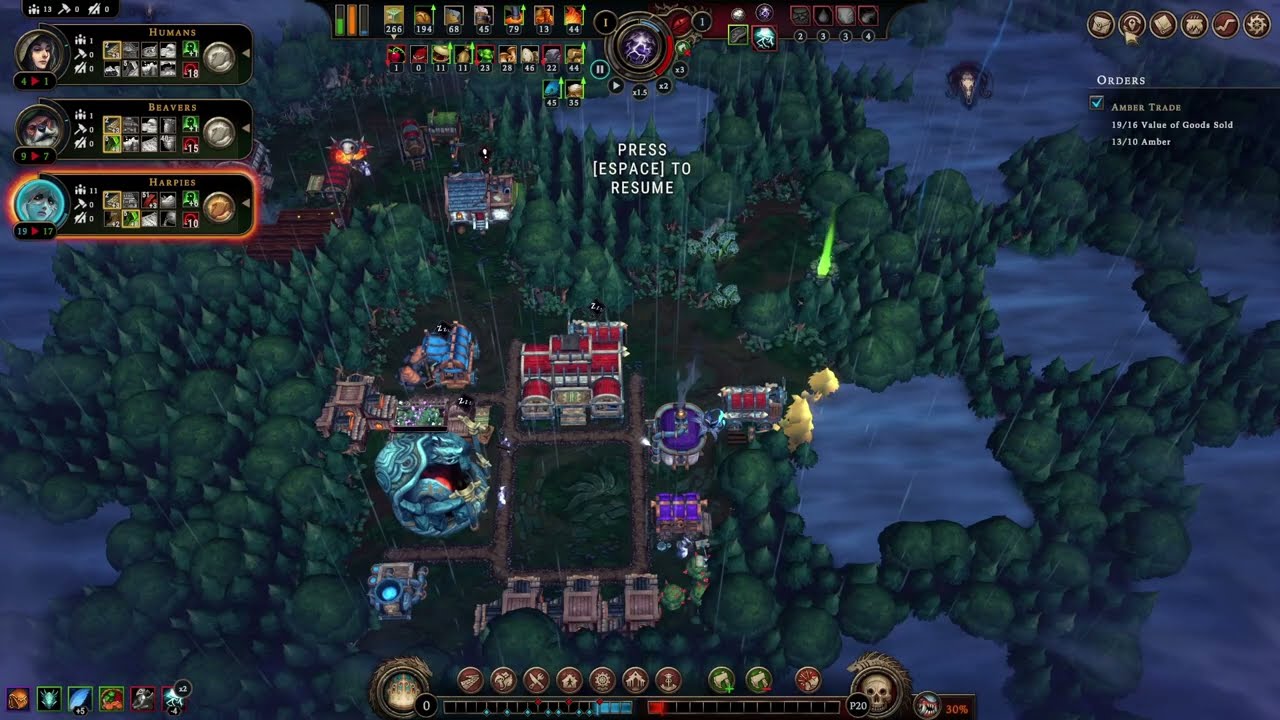Click the purple storm orb season indicator
This screenshot has height=720, width=1280.
tap(640, 47)
